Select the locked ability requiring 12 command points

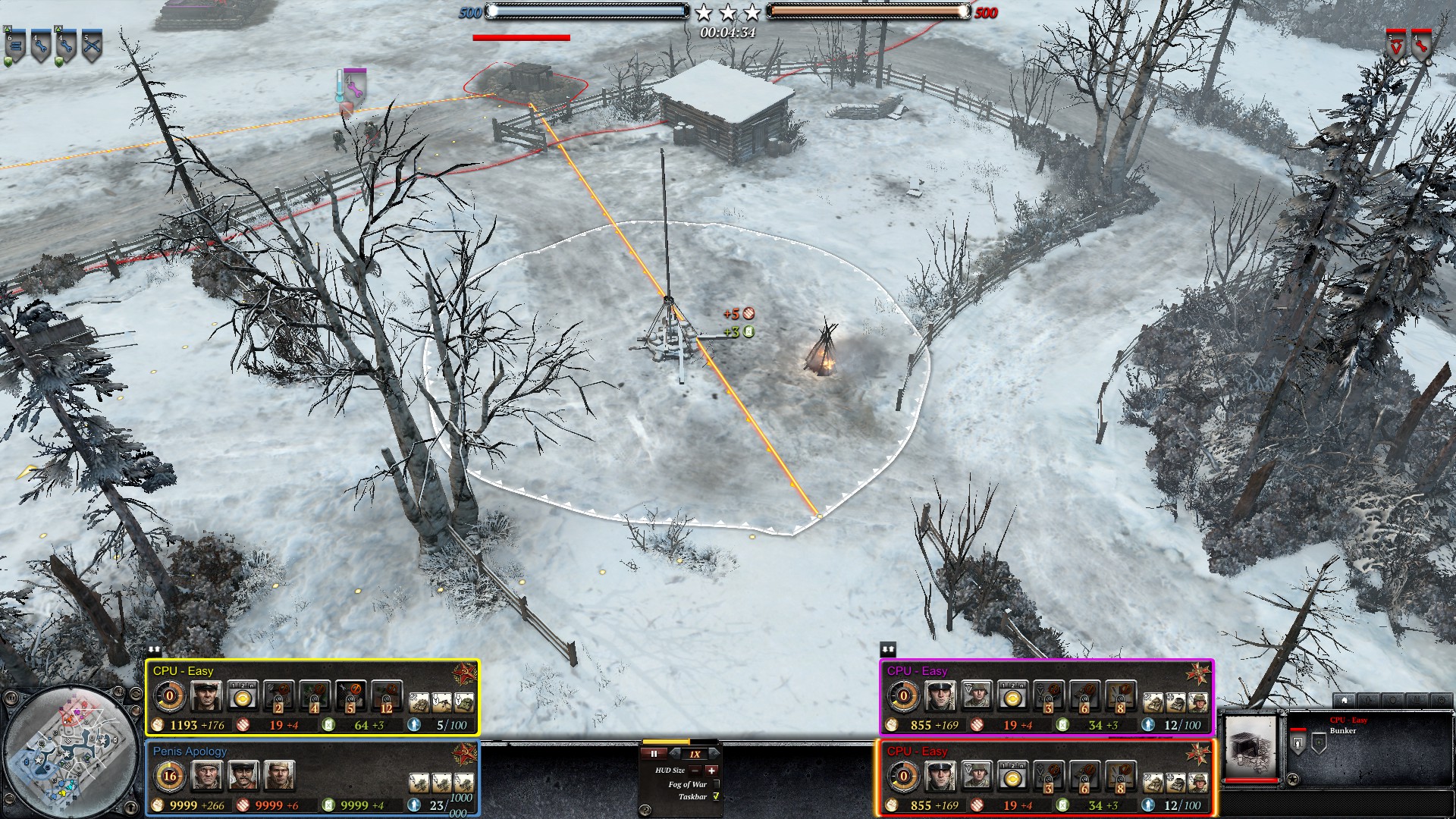pos(386,697)
